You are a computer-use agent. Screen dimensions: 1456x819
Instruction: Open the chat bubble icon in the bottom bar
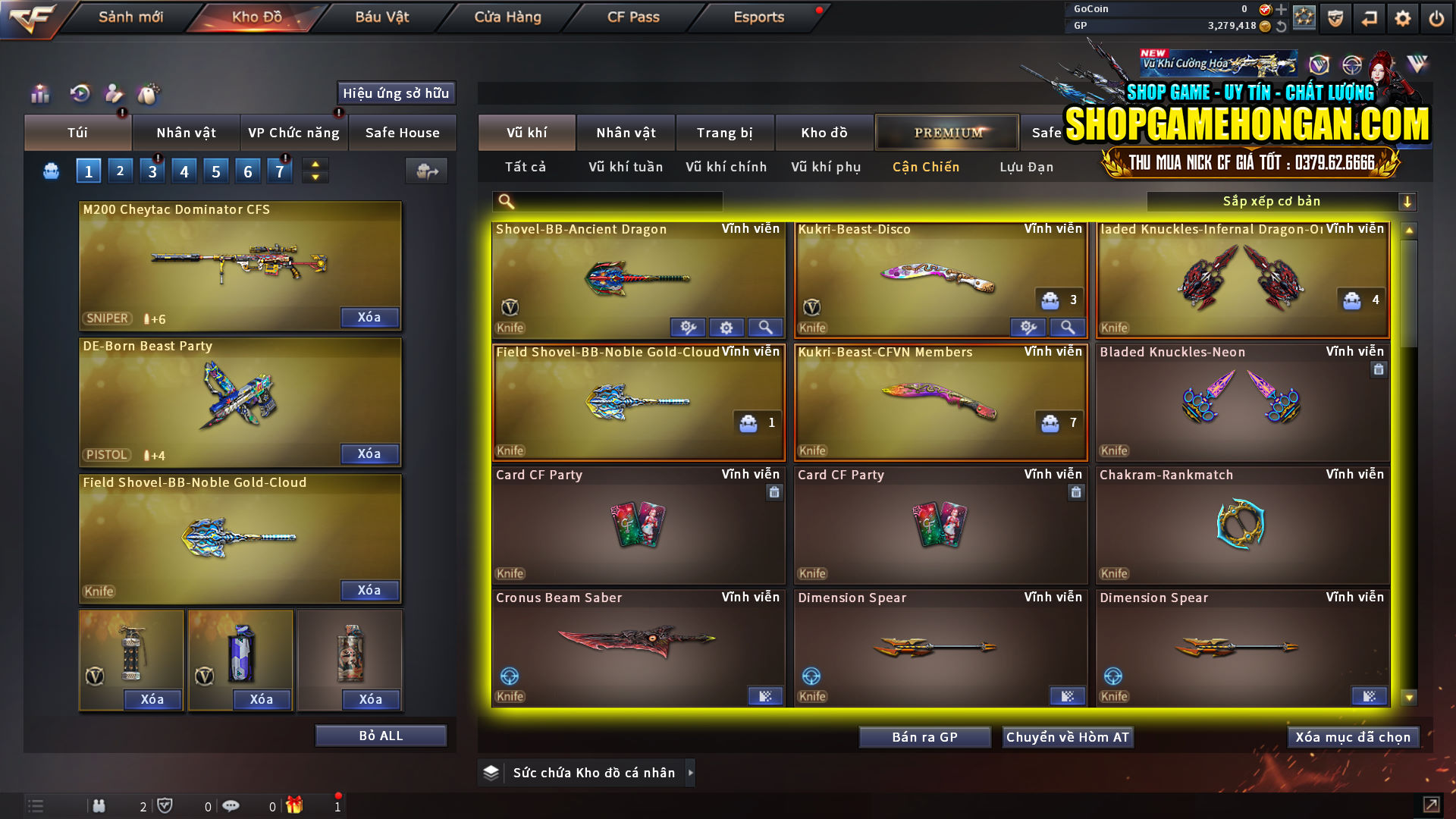tap(231, 805)
